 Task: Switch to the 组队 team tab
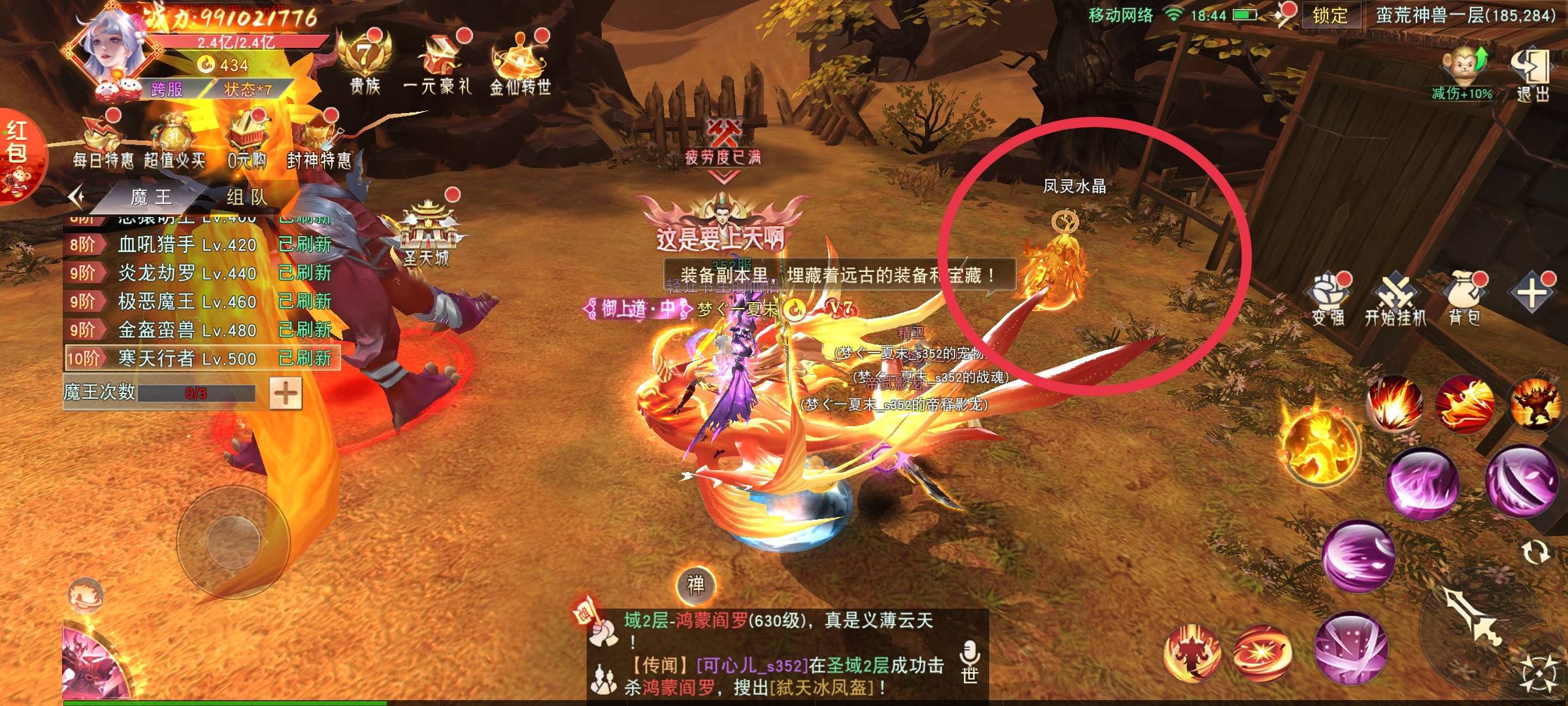pyautogui.click(x=246, y=197)
